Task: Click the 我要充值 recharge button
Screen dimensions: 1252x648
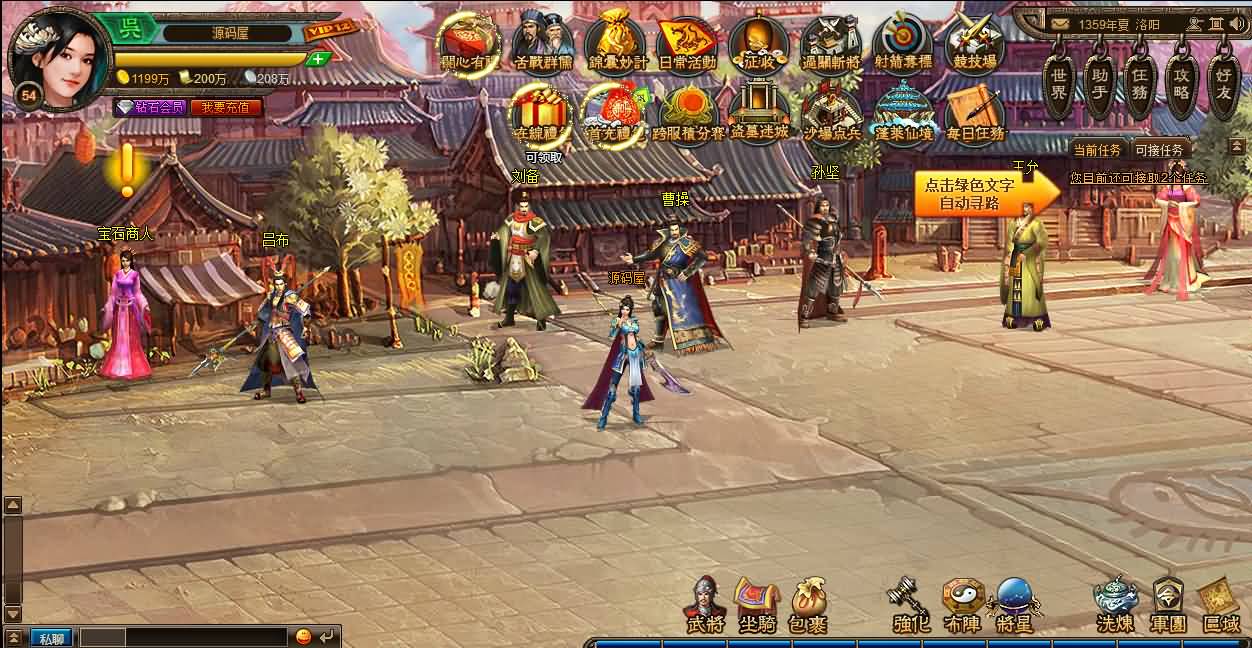Action: tap(225, 107)
